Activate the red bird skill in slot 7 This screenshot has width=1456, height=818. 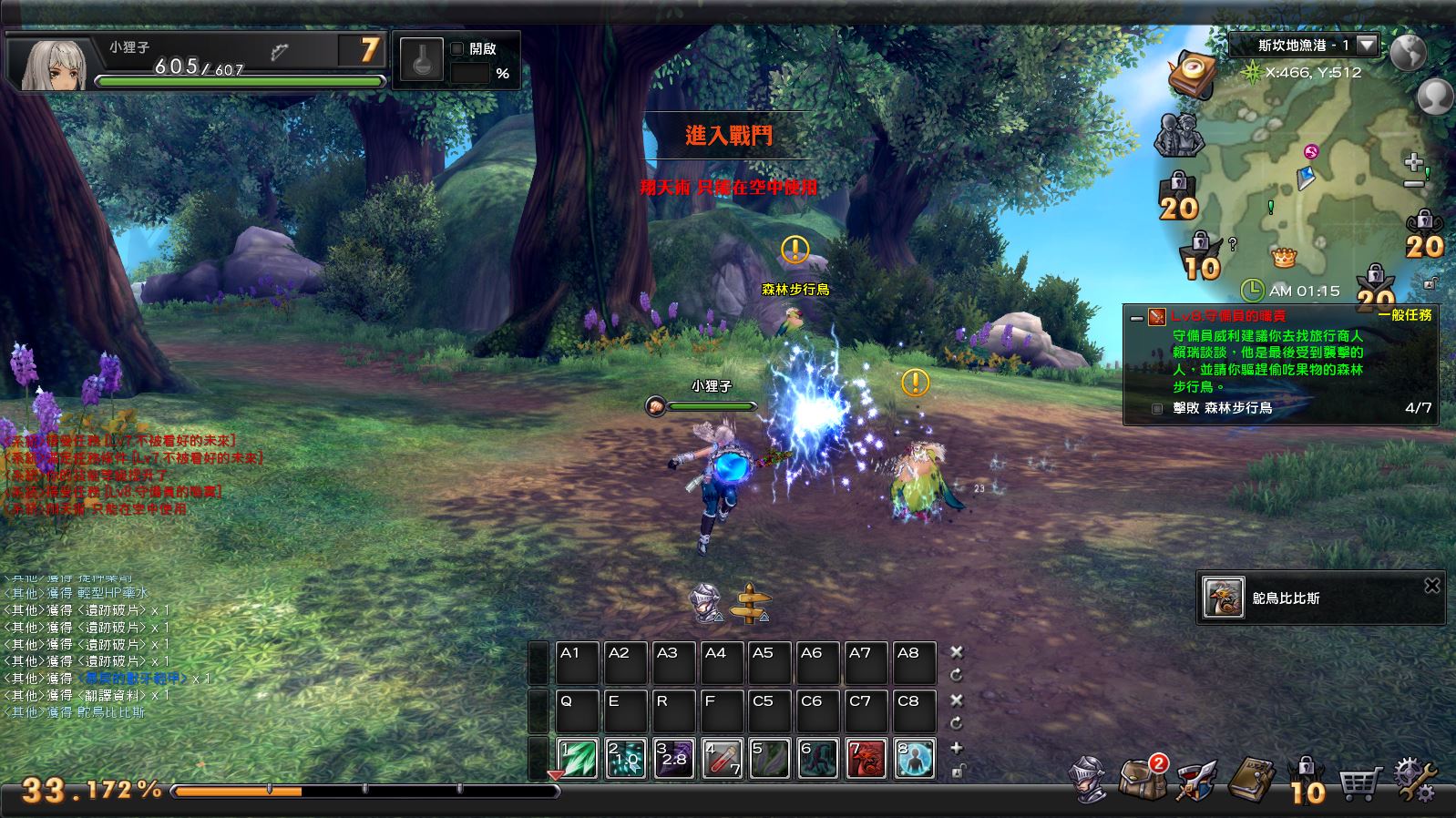866,760
